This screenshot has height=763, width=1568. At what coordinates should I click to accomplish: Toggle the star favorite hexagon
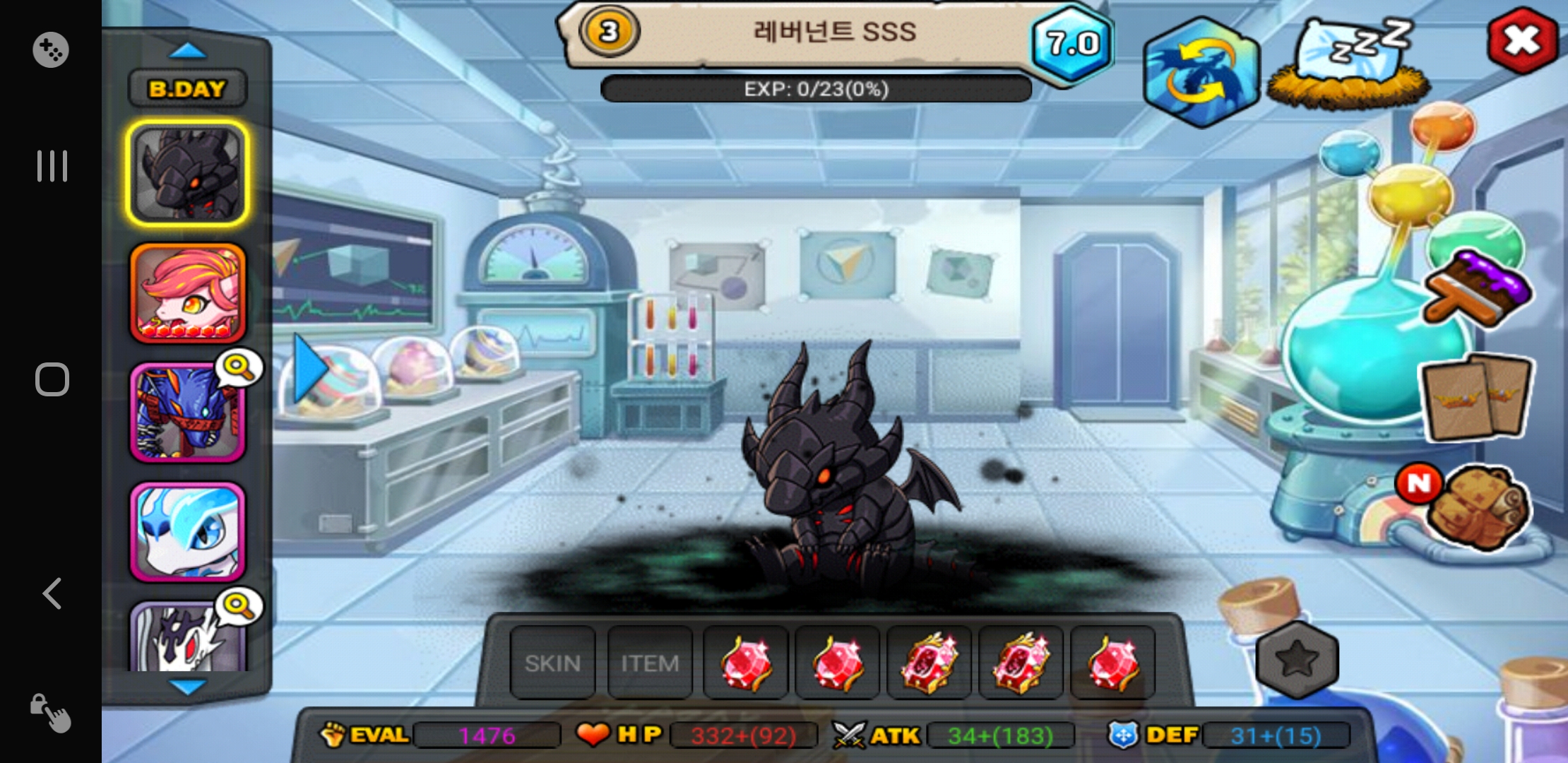click(1297, 659)
